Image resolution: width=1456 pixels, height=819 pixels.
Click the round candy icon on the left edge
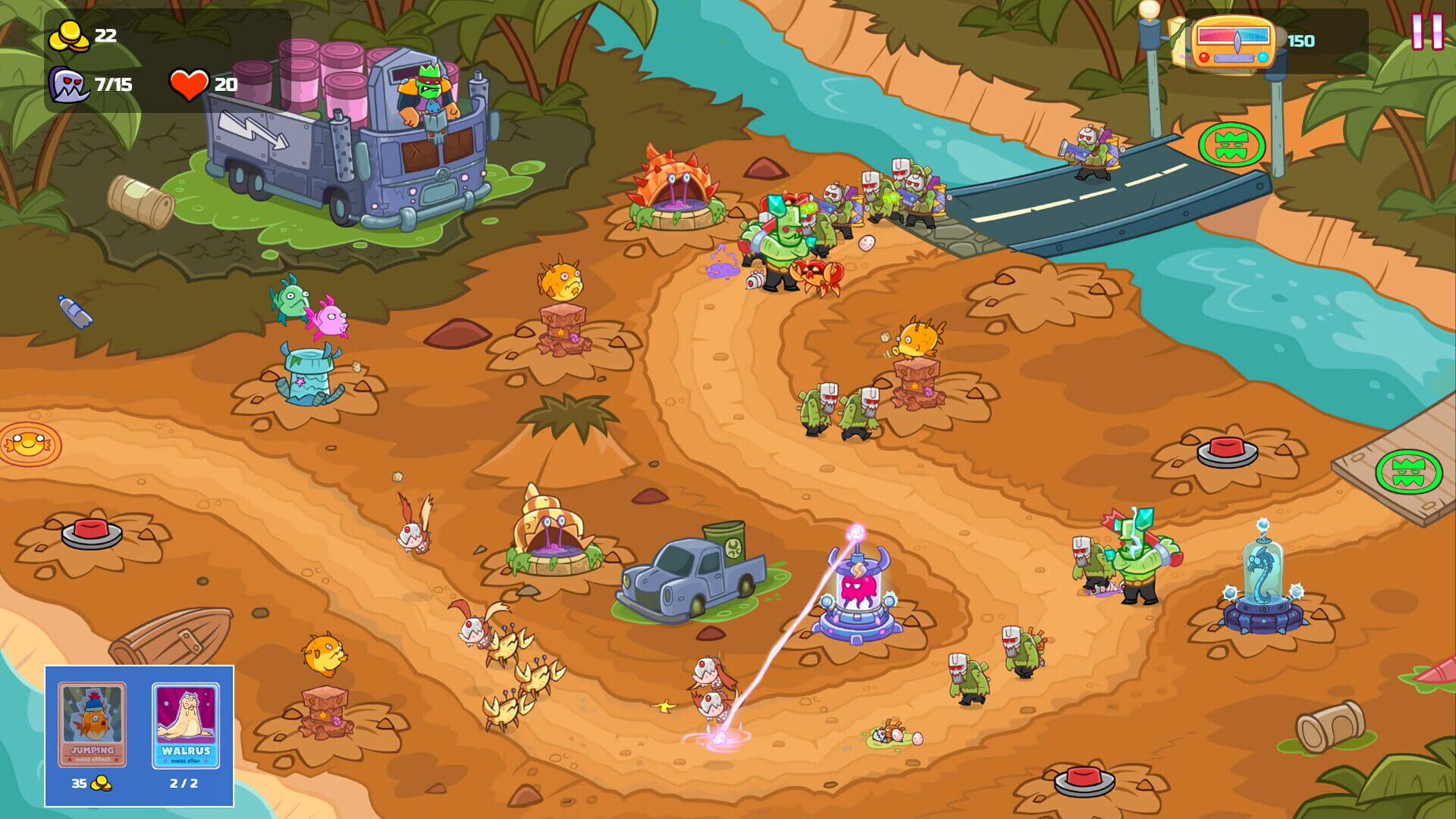(x=27, y=444)
